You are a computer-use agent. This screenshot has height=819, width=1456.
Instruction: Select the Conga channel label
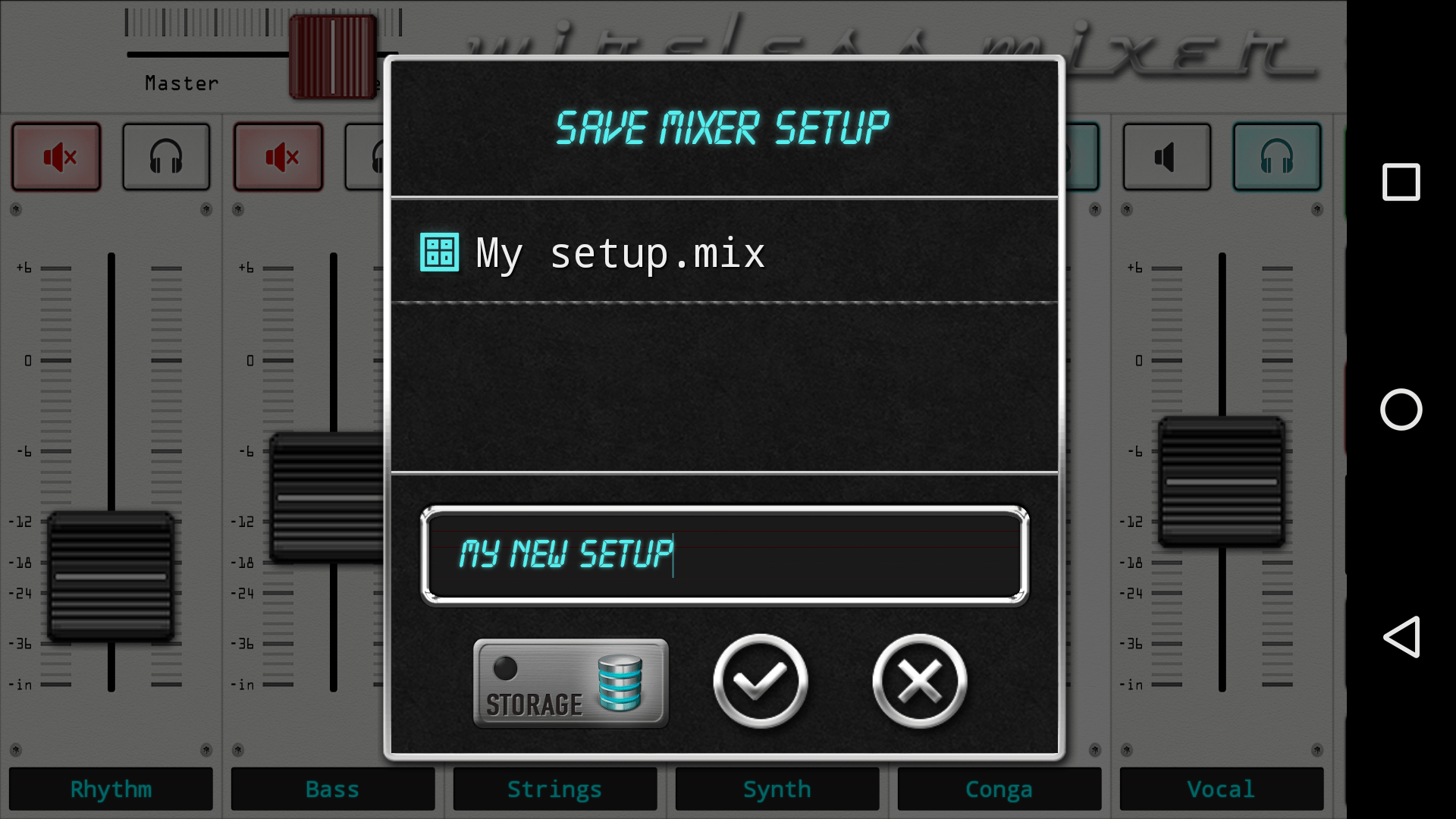pyautogui.click(x=999, y=789)
